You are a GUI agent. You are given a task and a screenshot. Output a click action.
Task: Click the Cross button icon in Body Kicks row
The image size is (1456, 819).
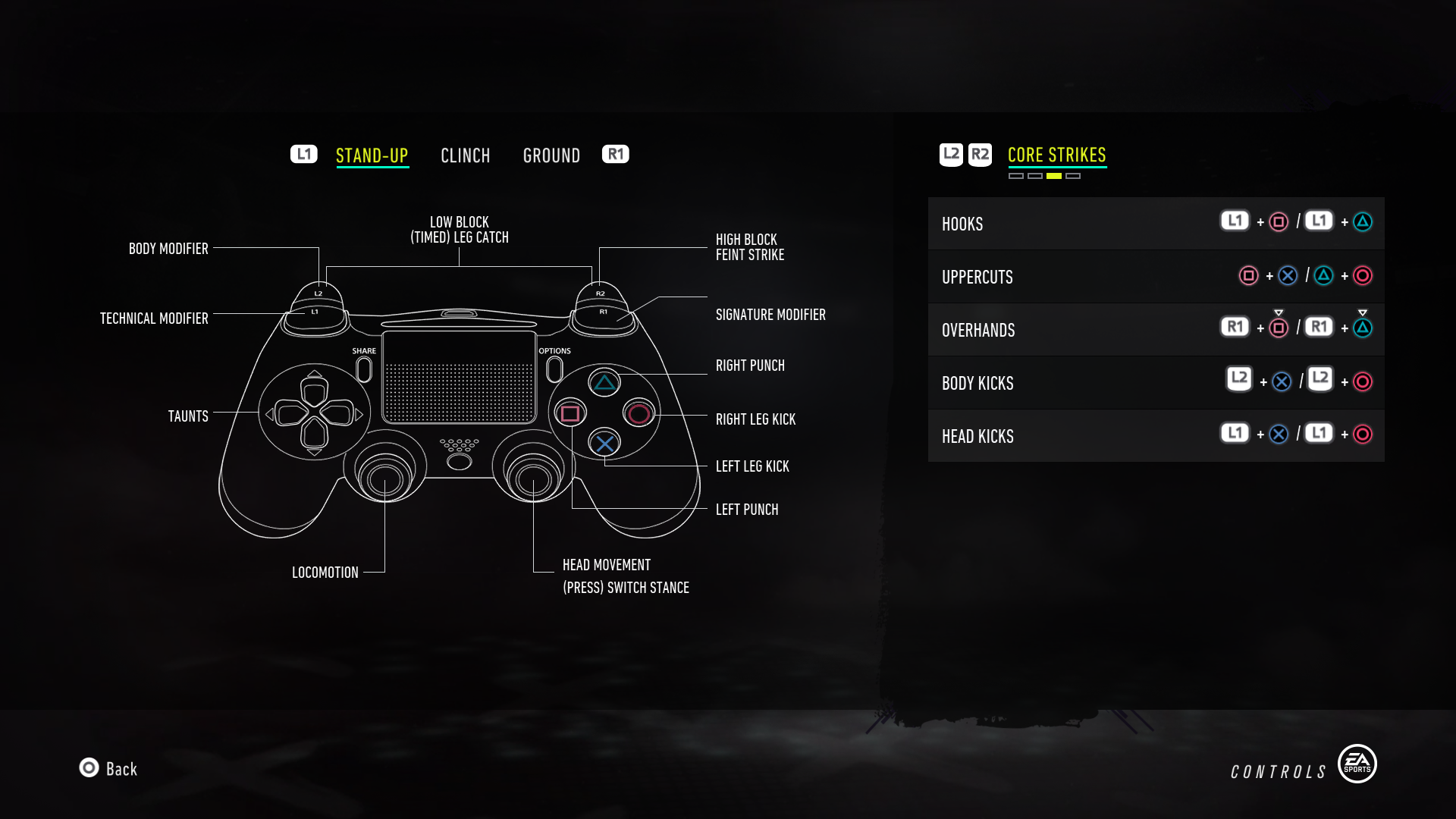1283,382
